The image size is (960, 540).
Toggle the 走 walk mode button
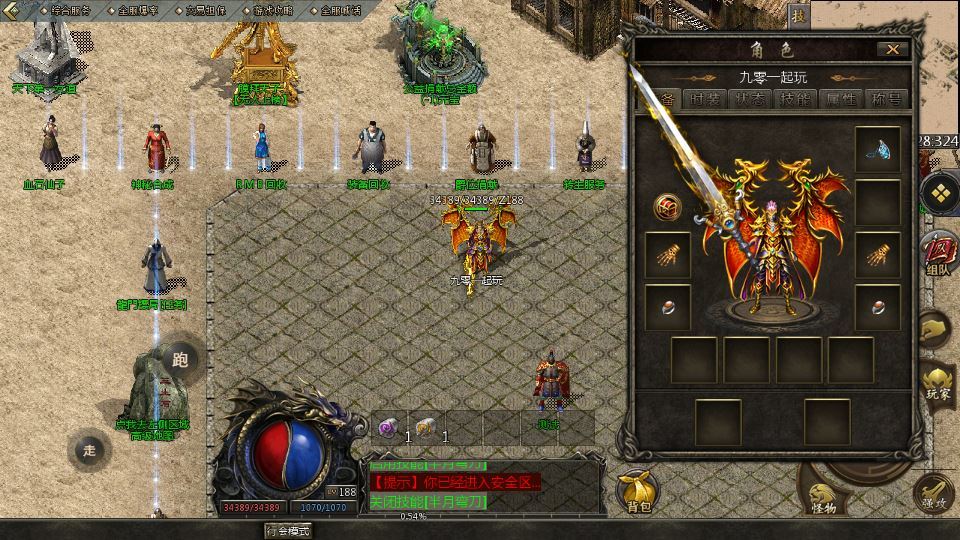pos(90,450)
